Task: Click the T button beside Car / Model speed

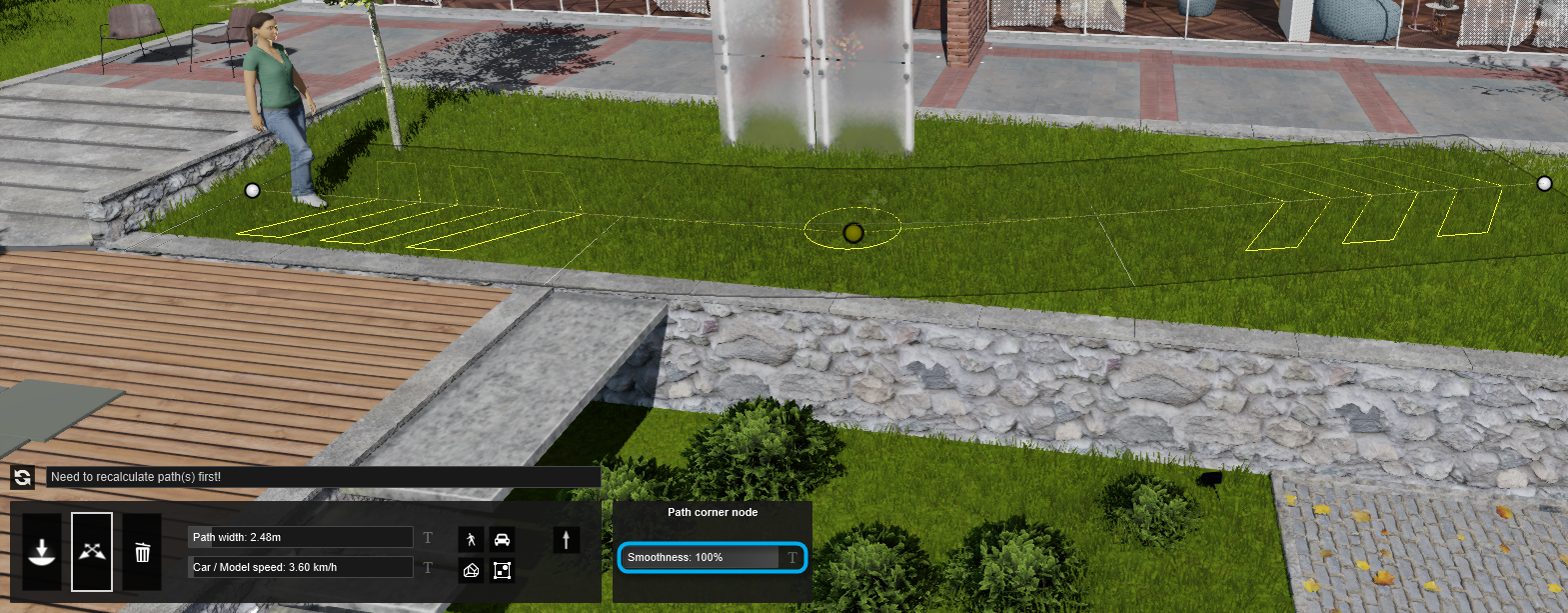Action: coord(428,568)
